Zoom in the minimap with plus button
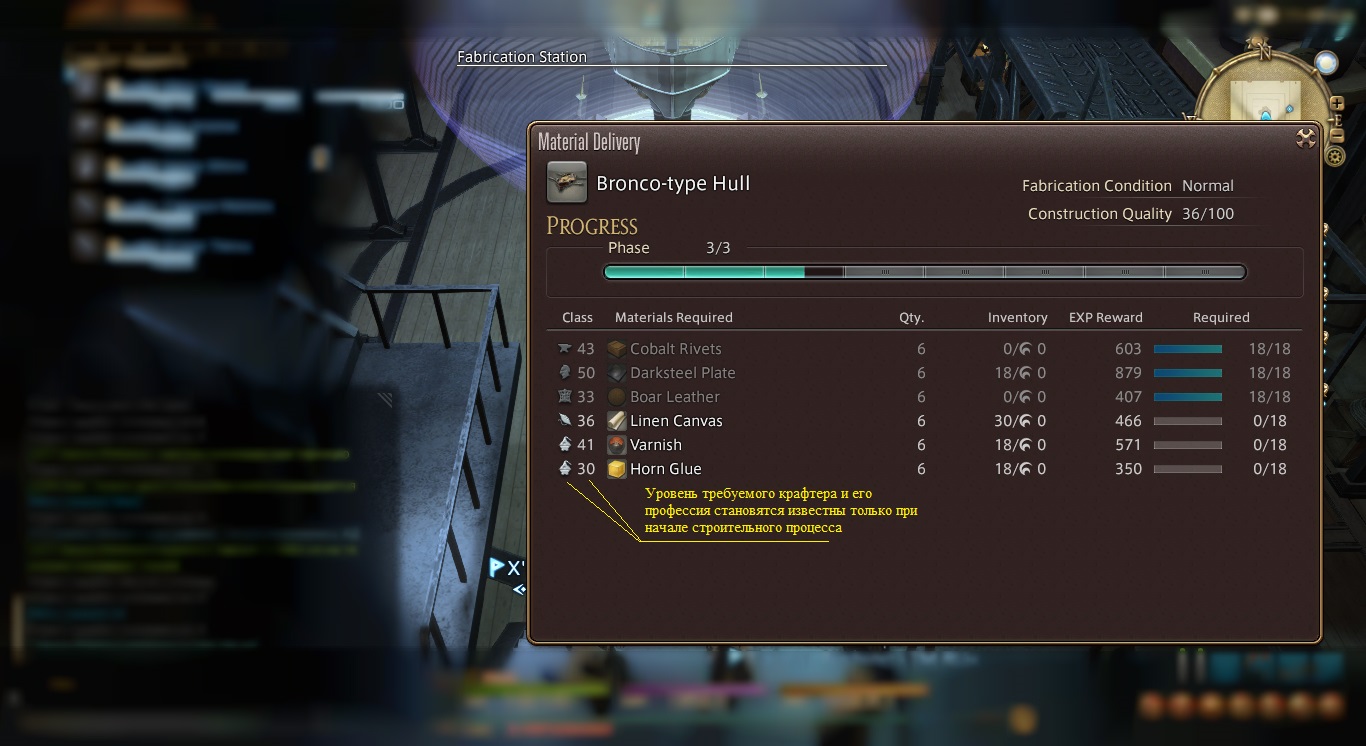The height and width of the screenshot is (746, 1366). pyautogui.click(x=1337, y=103)
